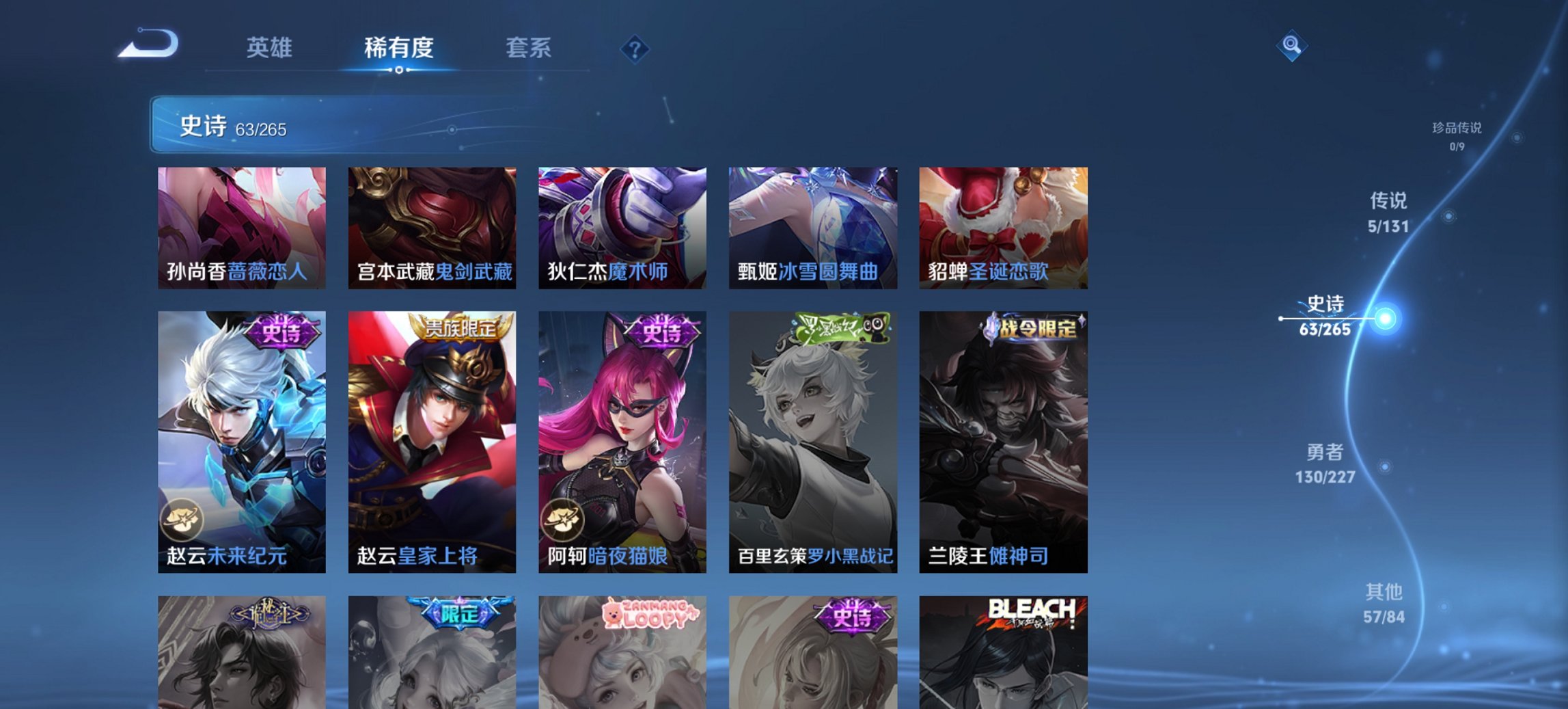Viewport: 1568px width, 709px height.
Task: Open the 甄姬冰雪圆舞曲 skin thumbnail
Action: click(811, 228)
